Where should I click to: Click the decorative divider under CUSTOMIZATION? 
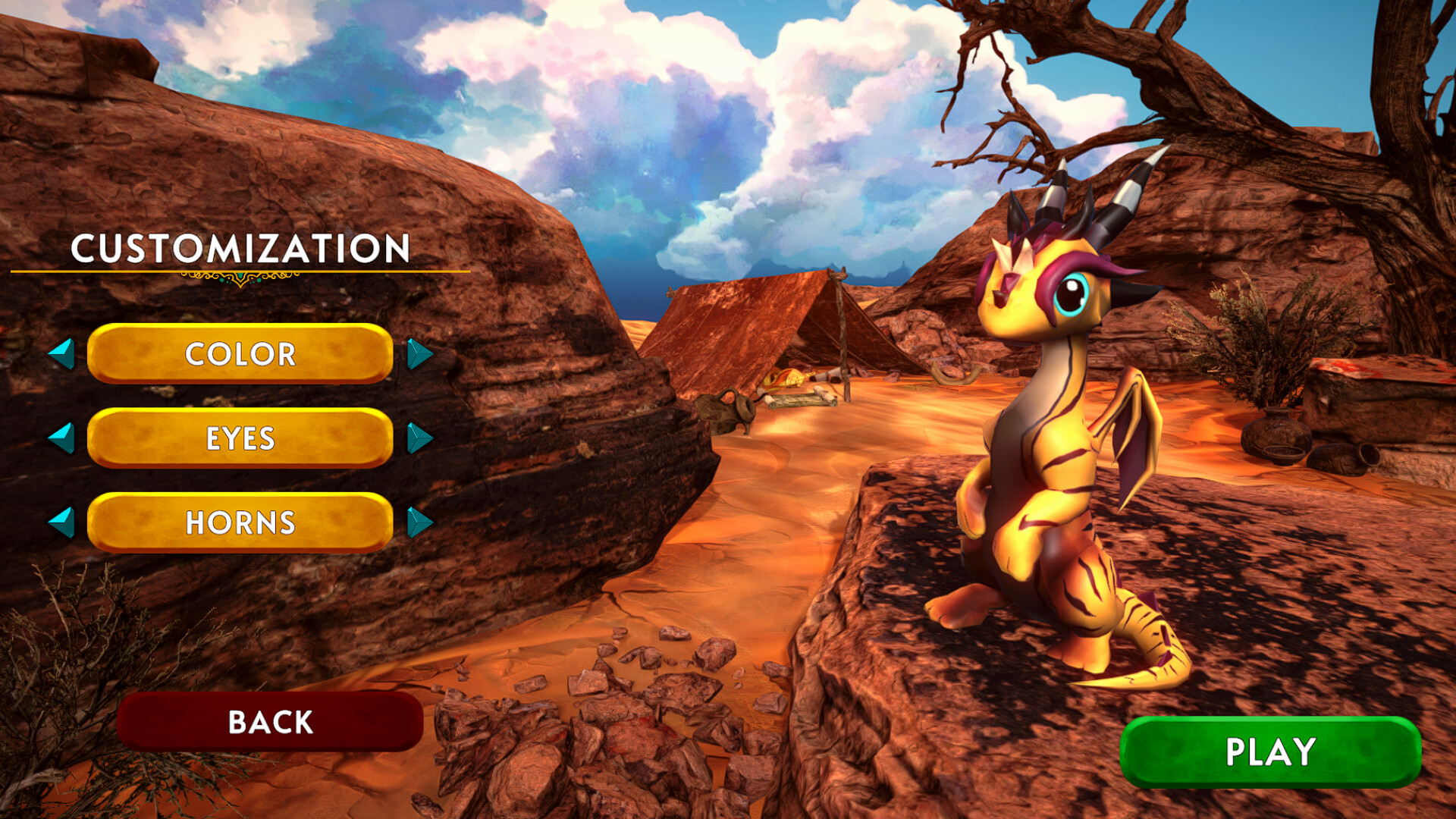[x=240, y=281]
